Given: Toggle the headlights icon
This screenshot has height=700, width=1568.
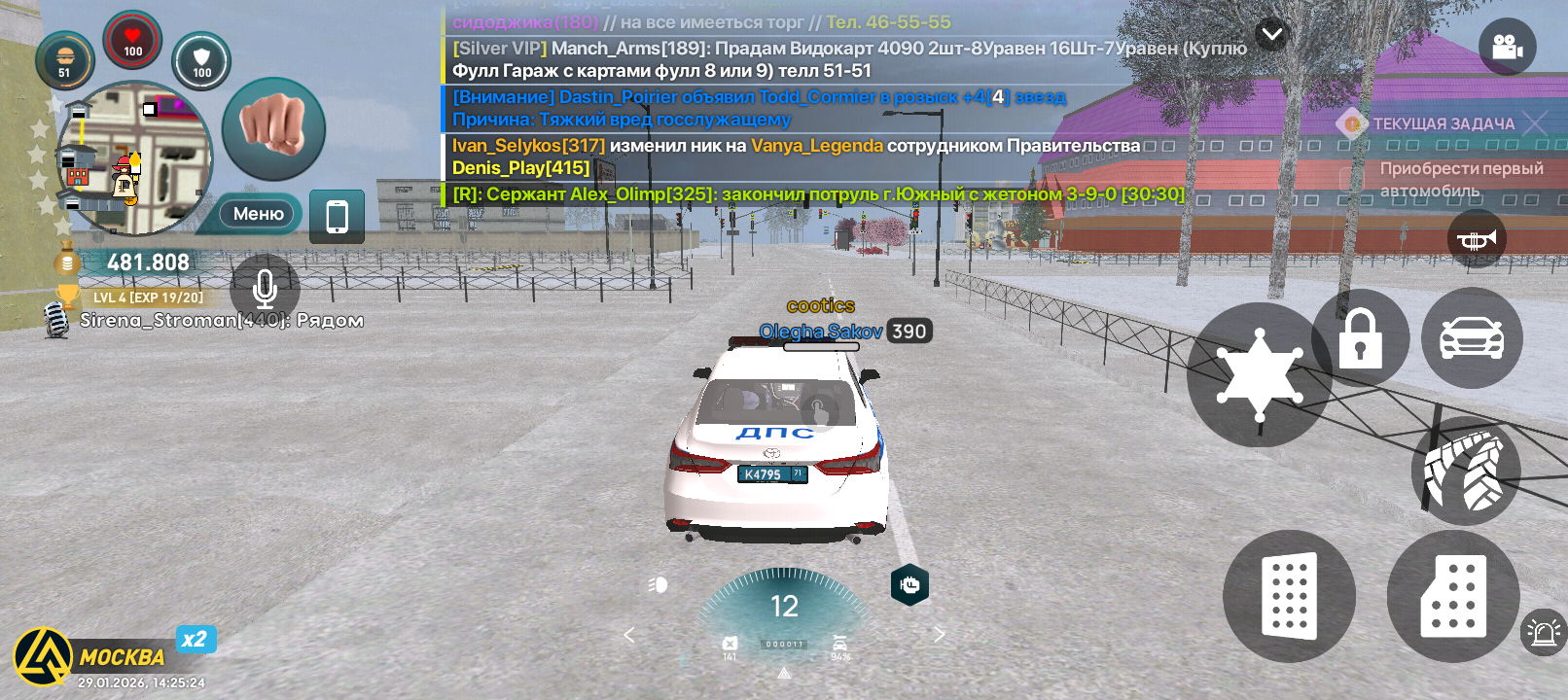Looking at the screenshot, I should 659,584.
